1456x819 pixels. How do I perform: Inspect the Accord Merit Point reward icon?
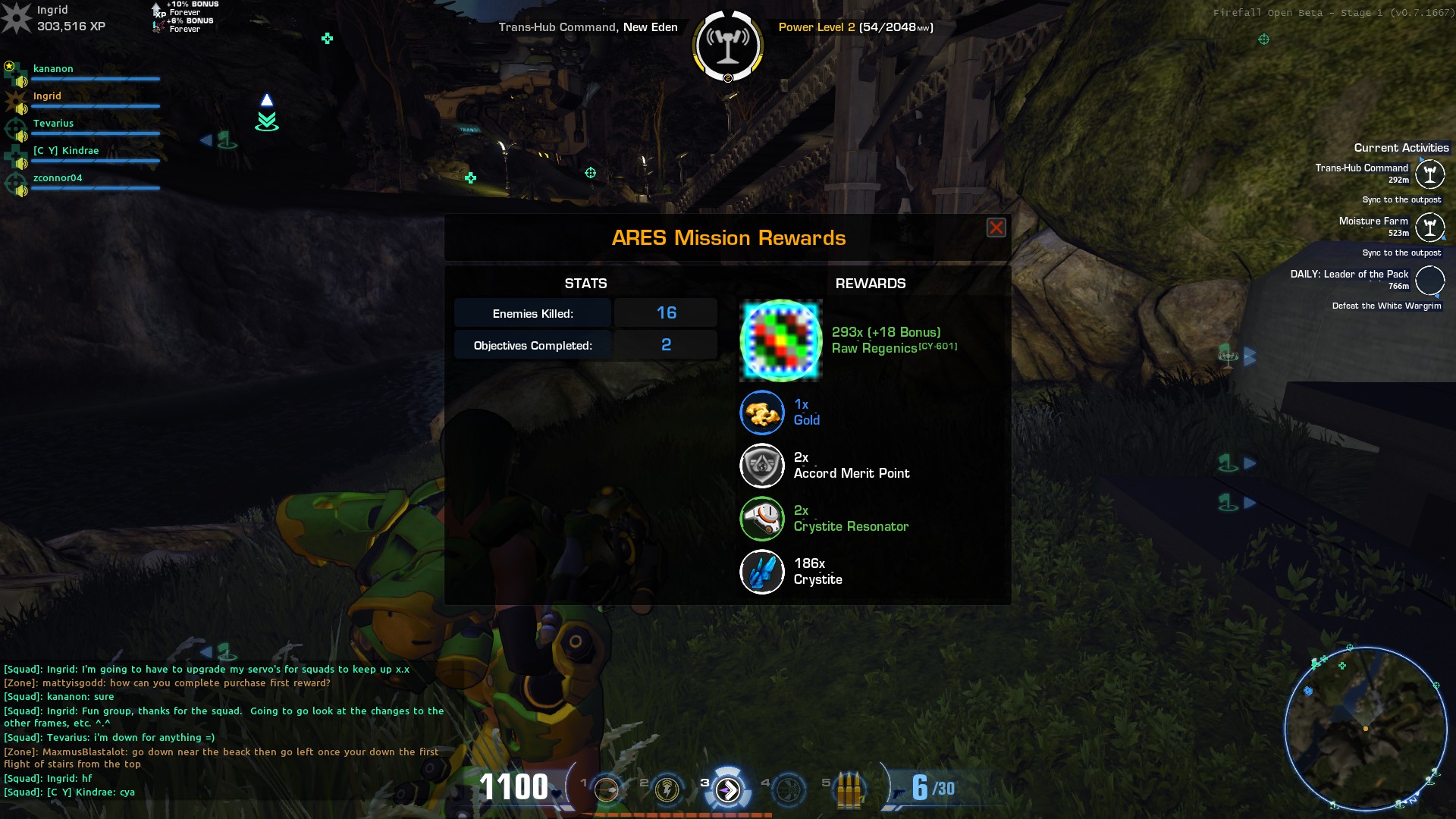pyautogui.click(x=762, y=466)
